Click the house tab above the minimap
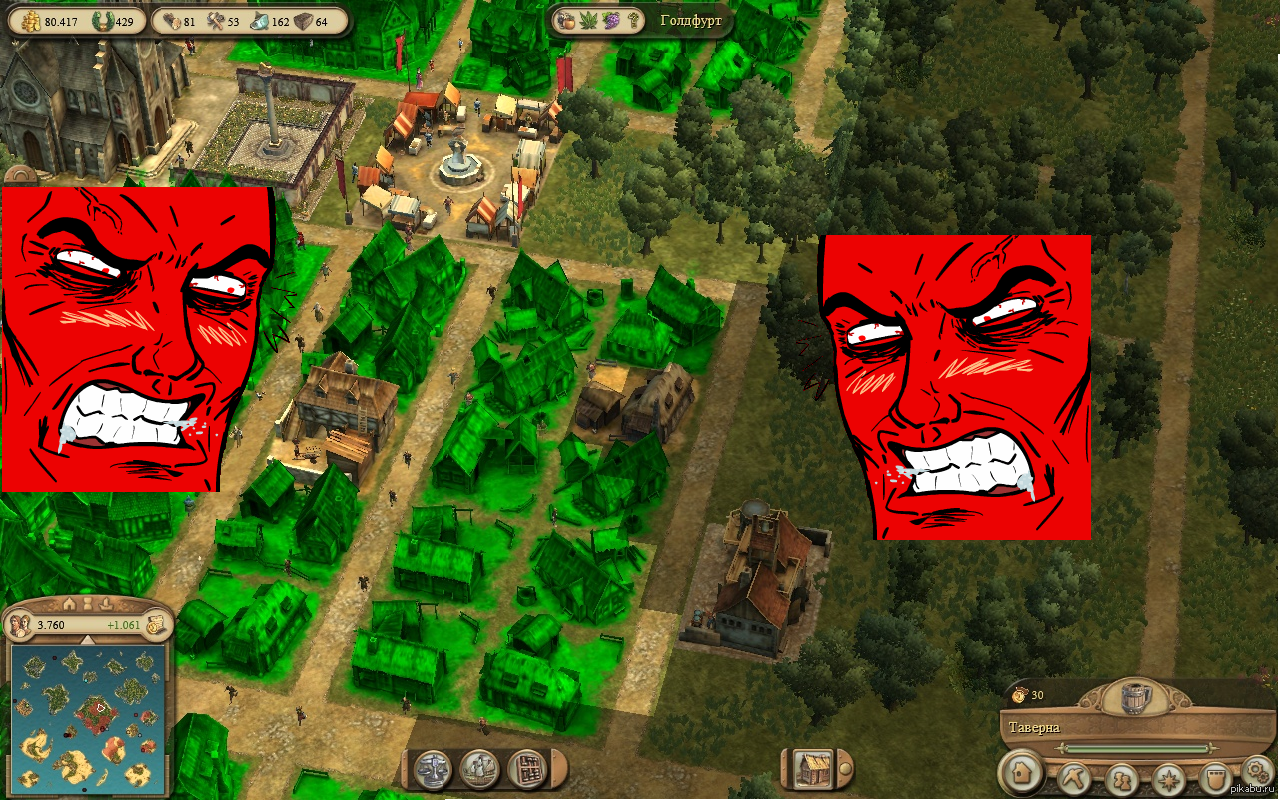The width and height of the screenshot is (1280, 800). tap(69, 603)
